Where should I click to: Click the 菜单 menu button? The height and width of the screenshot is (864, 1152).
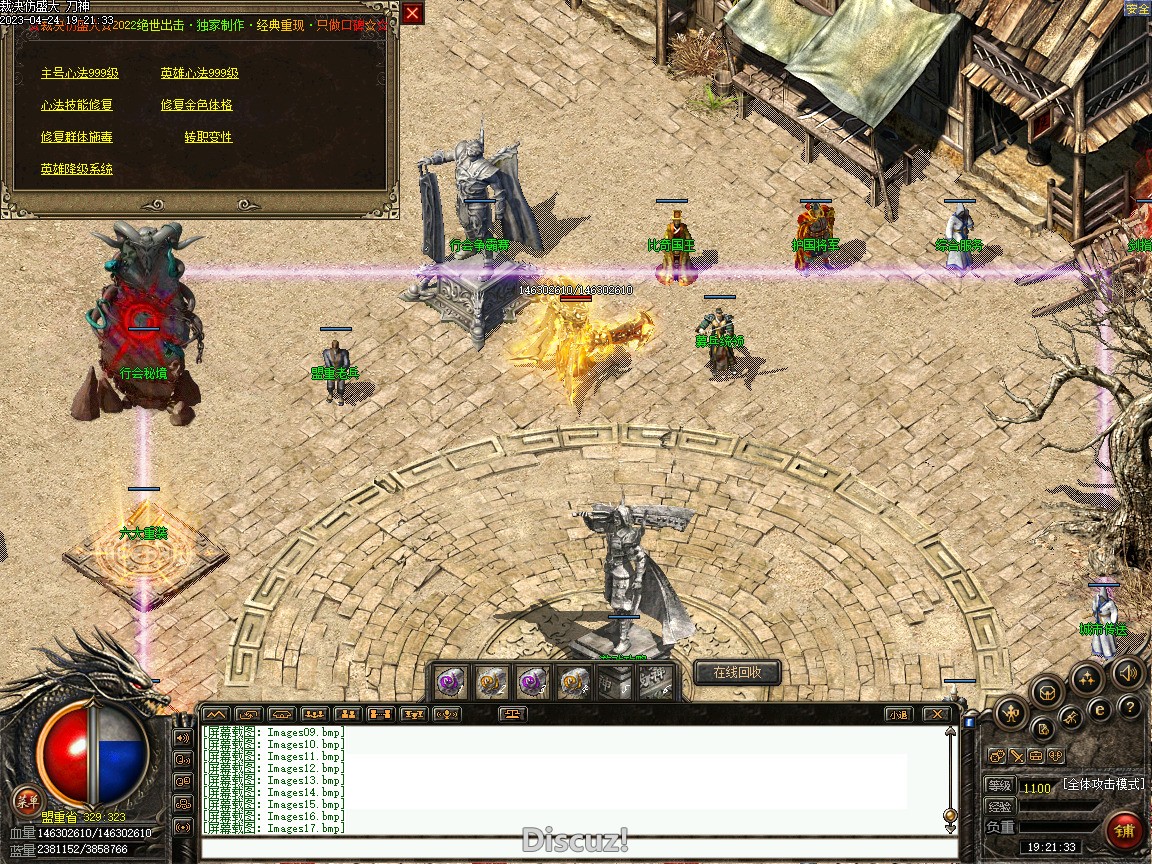[x=28, y=800]
